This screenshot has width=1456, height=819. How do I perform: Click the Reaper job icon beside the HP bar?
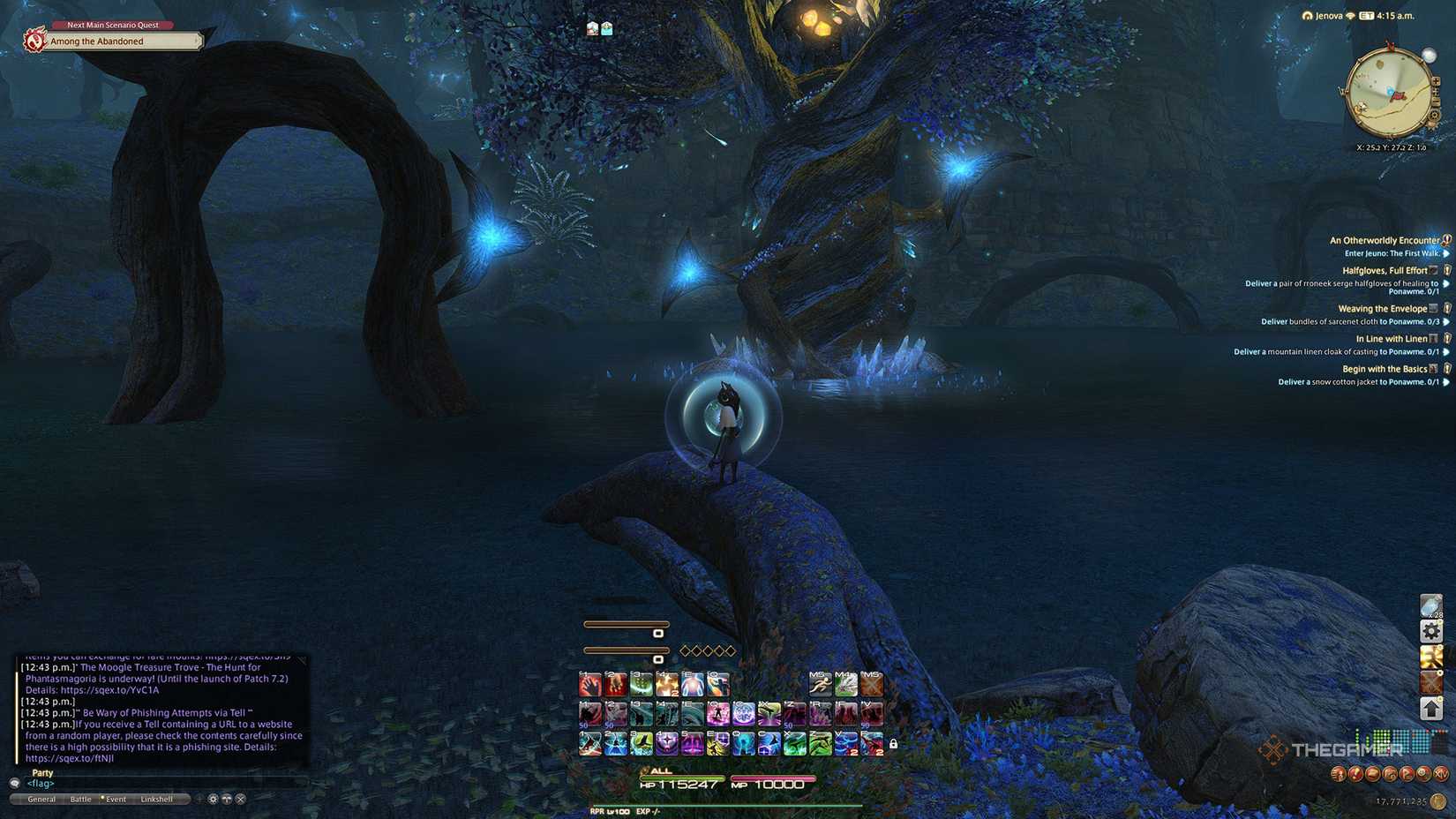point(597,809)
